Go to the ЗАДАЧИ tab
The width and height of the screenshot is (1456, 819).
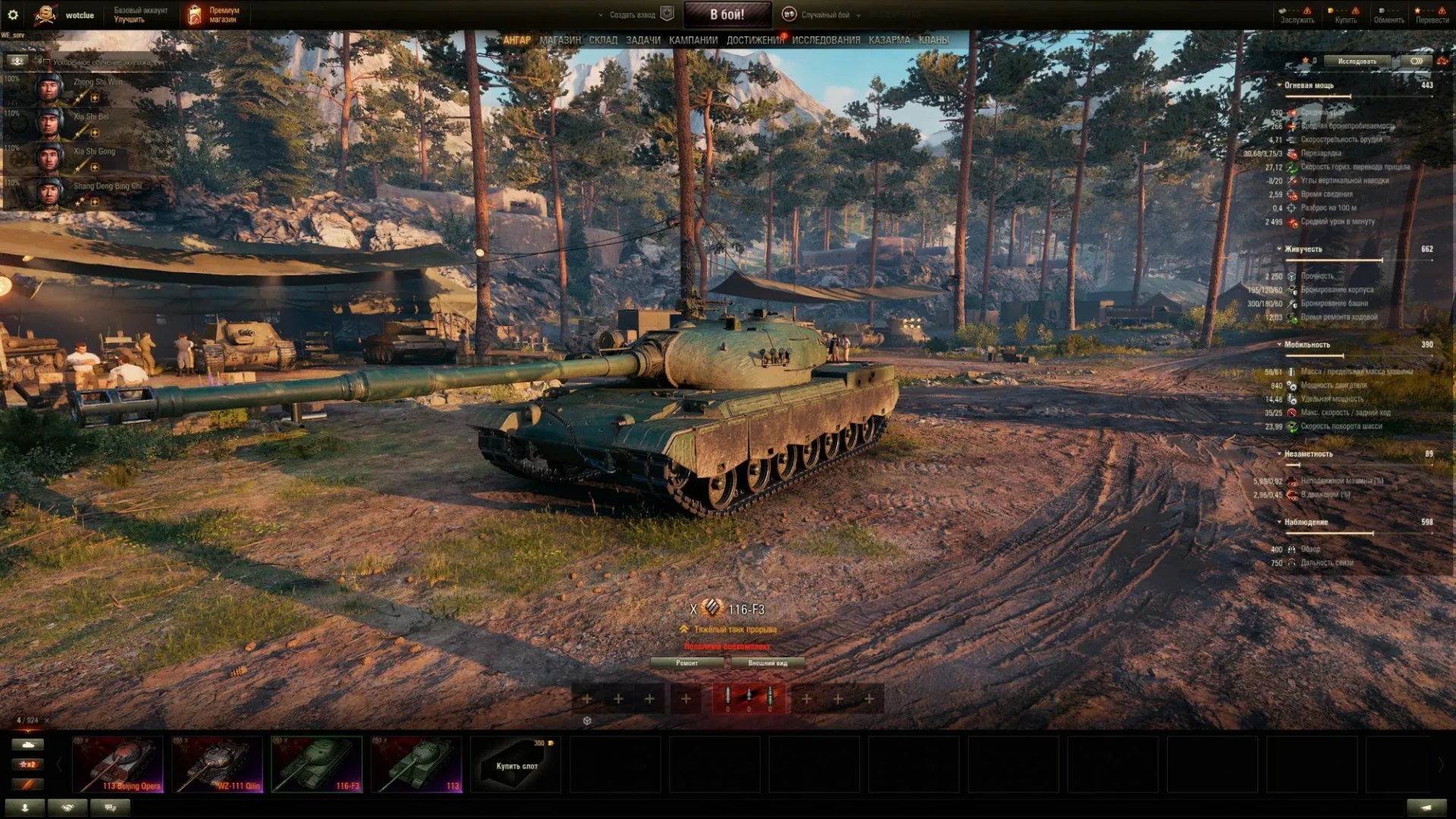pyautogui.click(x=643, y=40)
